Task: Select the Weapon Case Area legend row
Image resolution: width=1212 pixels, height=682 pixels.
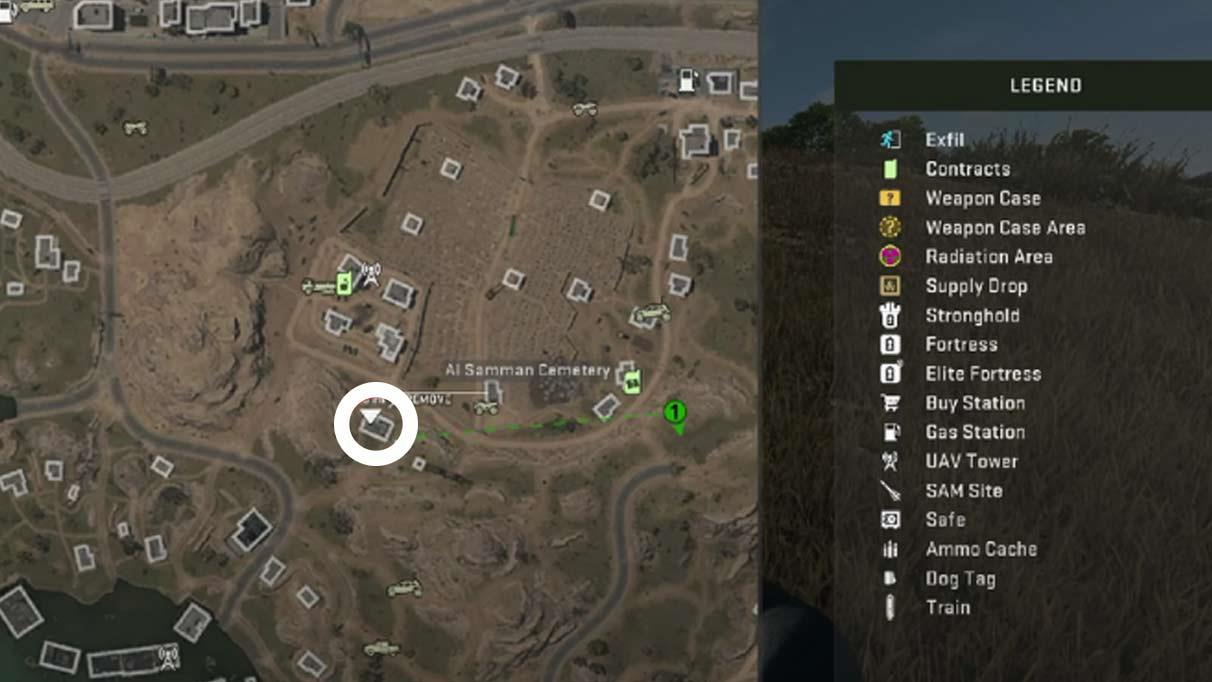Action: tap(1004, 227)
